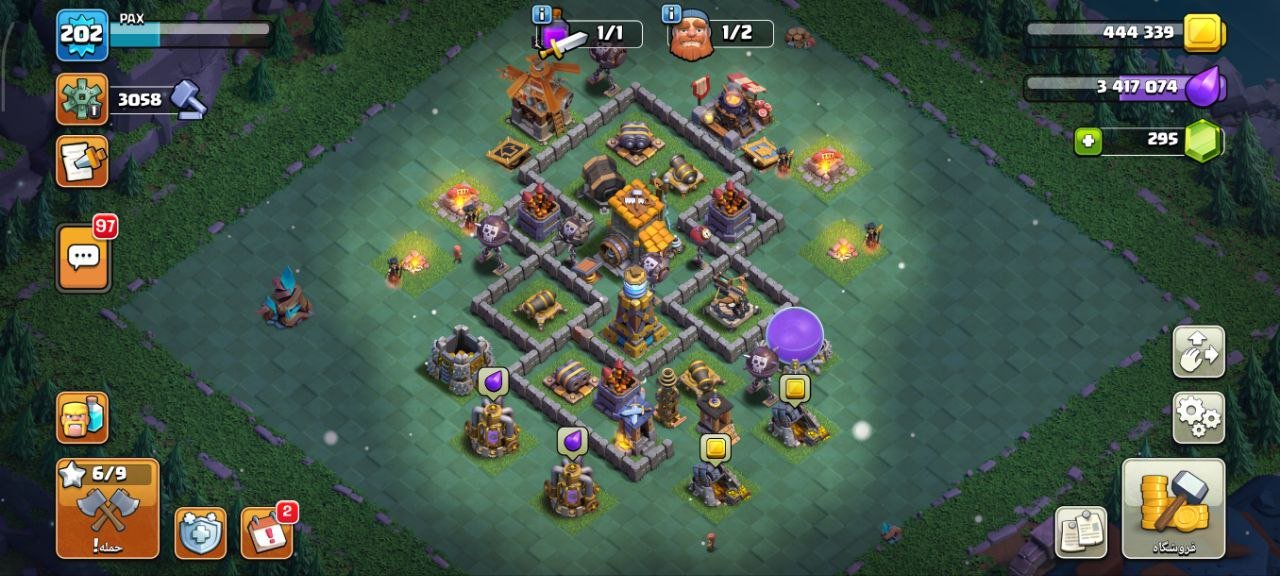Open the army menu with barbarian icon
The height and width of the screenshot is (576, 1280).
pos(82,417)
